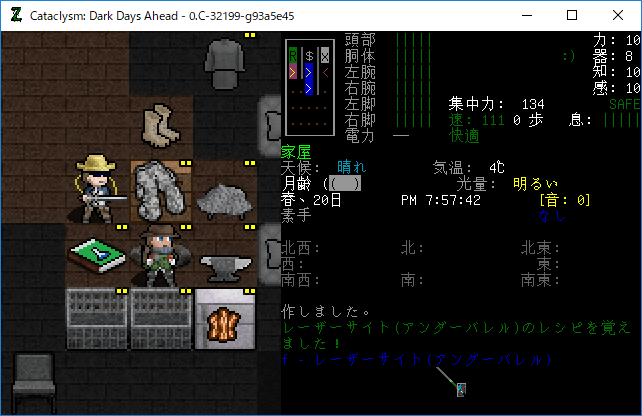642x416 pixels.
Task: Minimize the game window
Action: click(526, 15)
